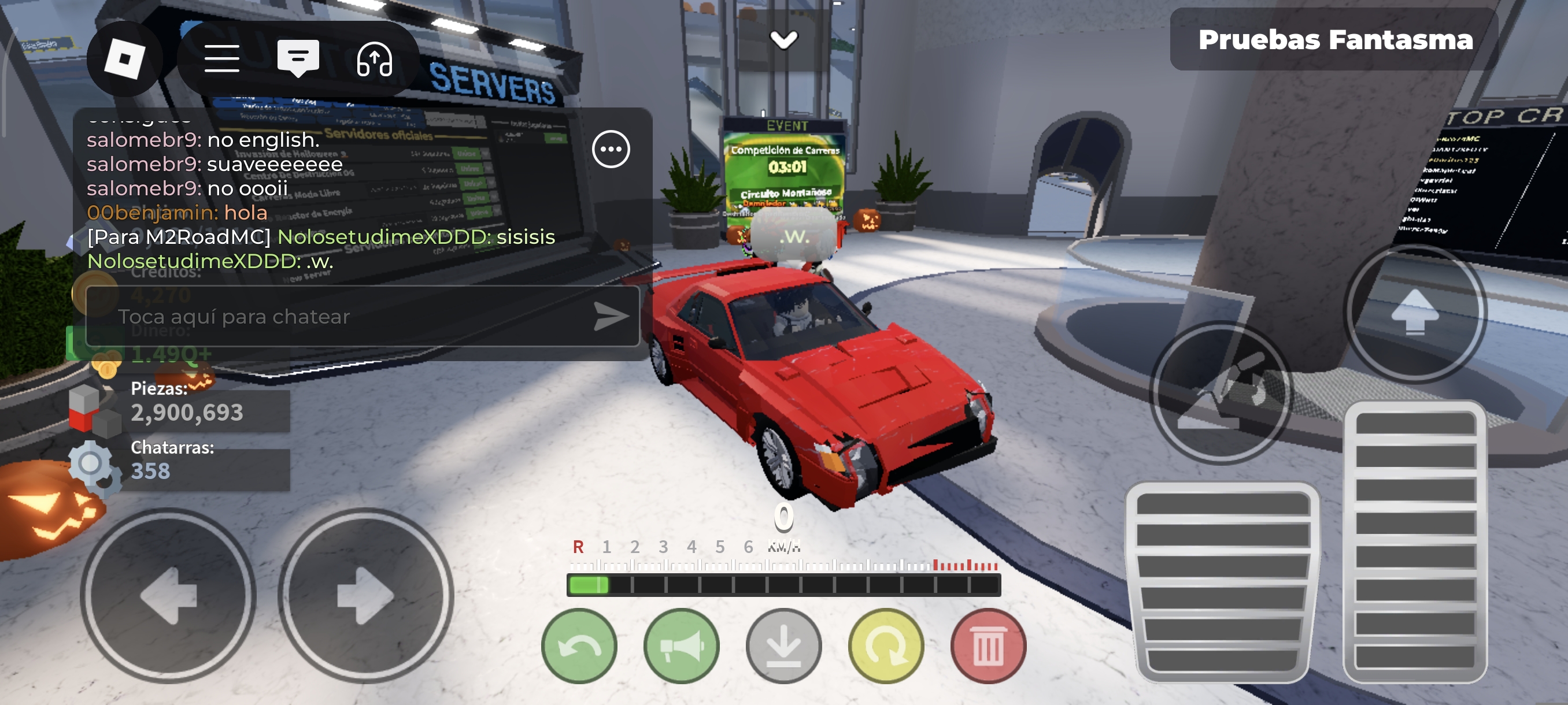
Task: Honk with the megaphone button
Action: pos(681,646)
